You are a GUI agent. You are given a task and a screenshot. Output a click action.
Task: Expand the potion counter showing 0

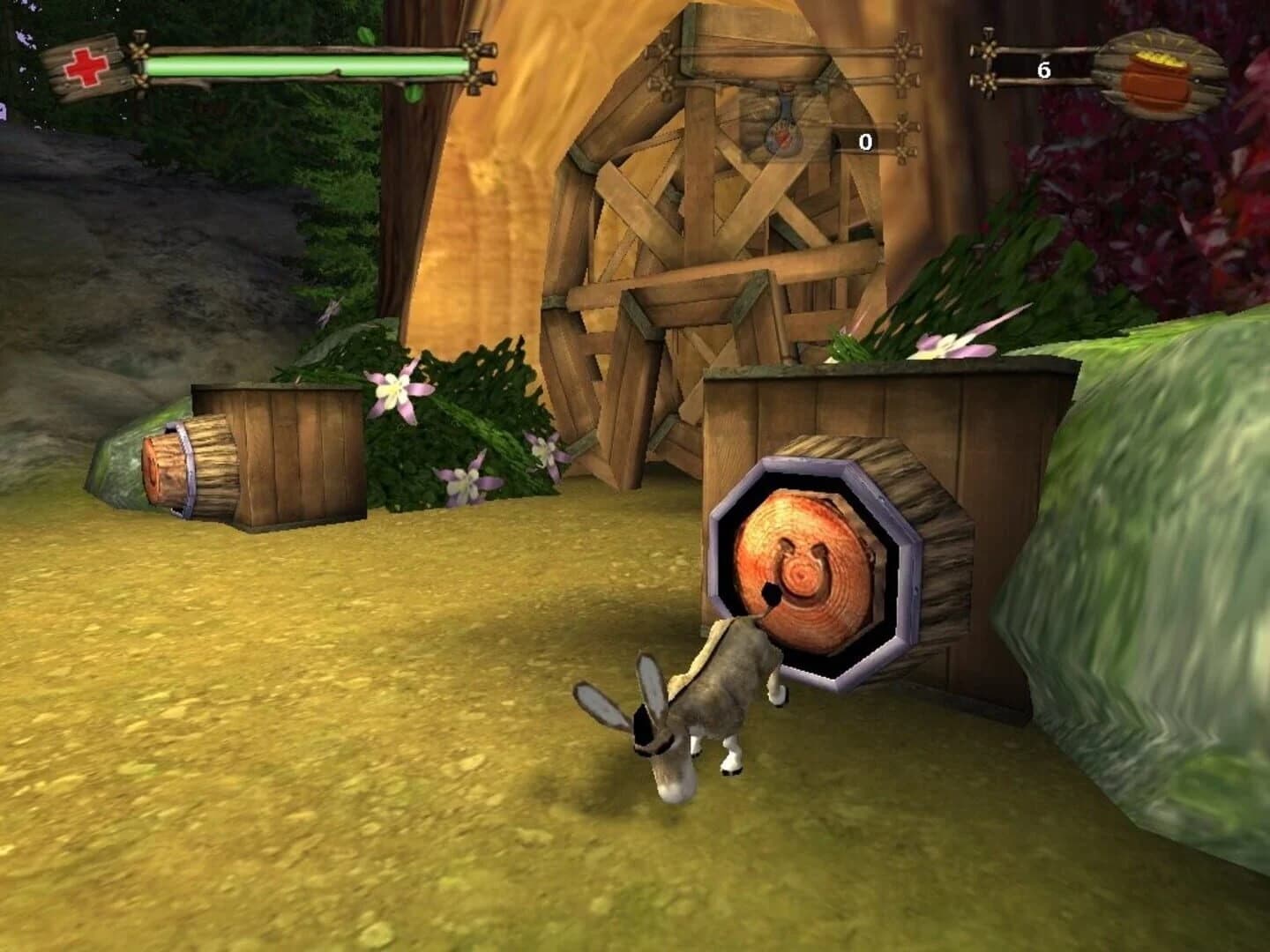point(865,139)
